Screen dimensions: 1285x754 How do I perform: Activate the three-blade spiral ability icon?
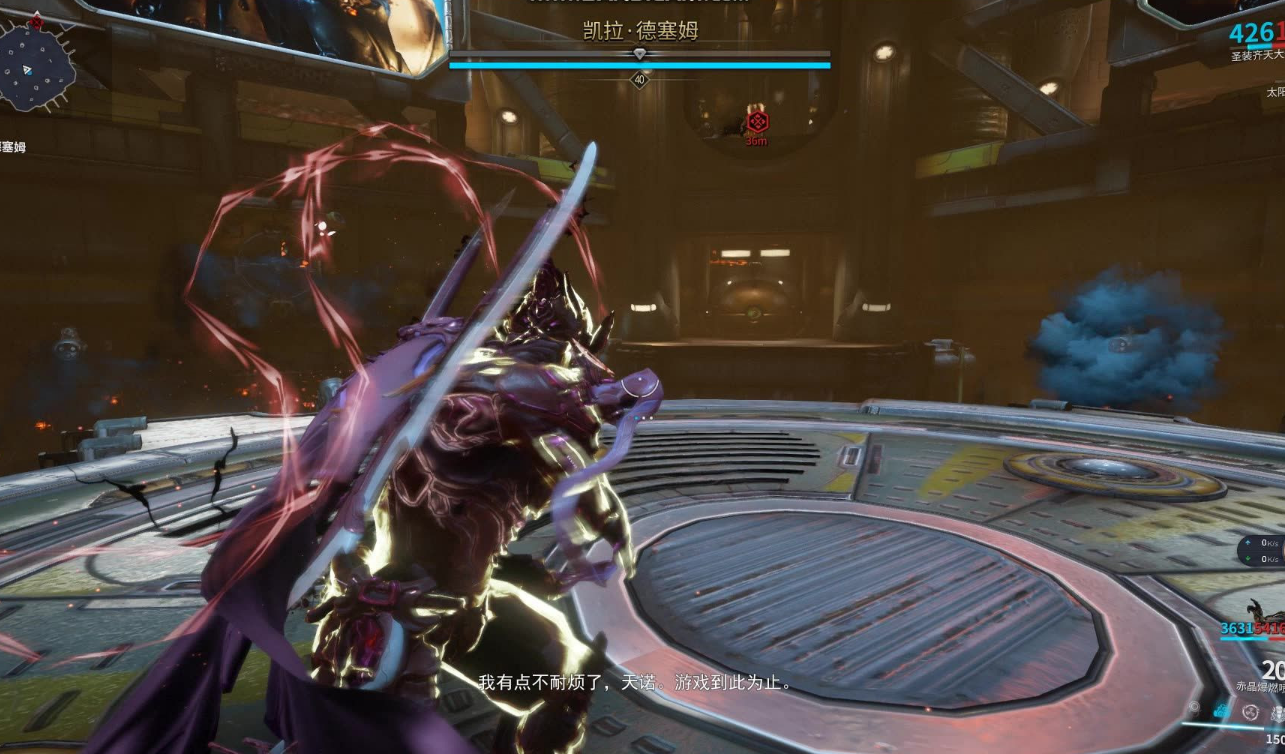click(1250, 711)
